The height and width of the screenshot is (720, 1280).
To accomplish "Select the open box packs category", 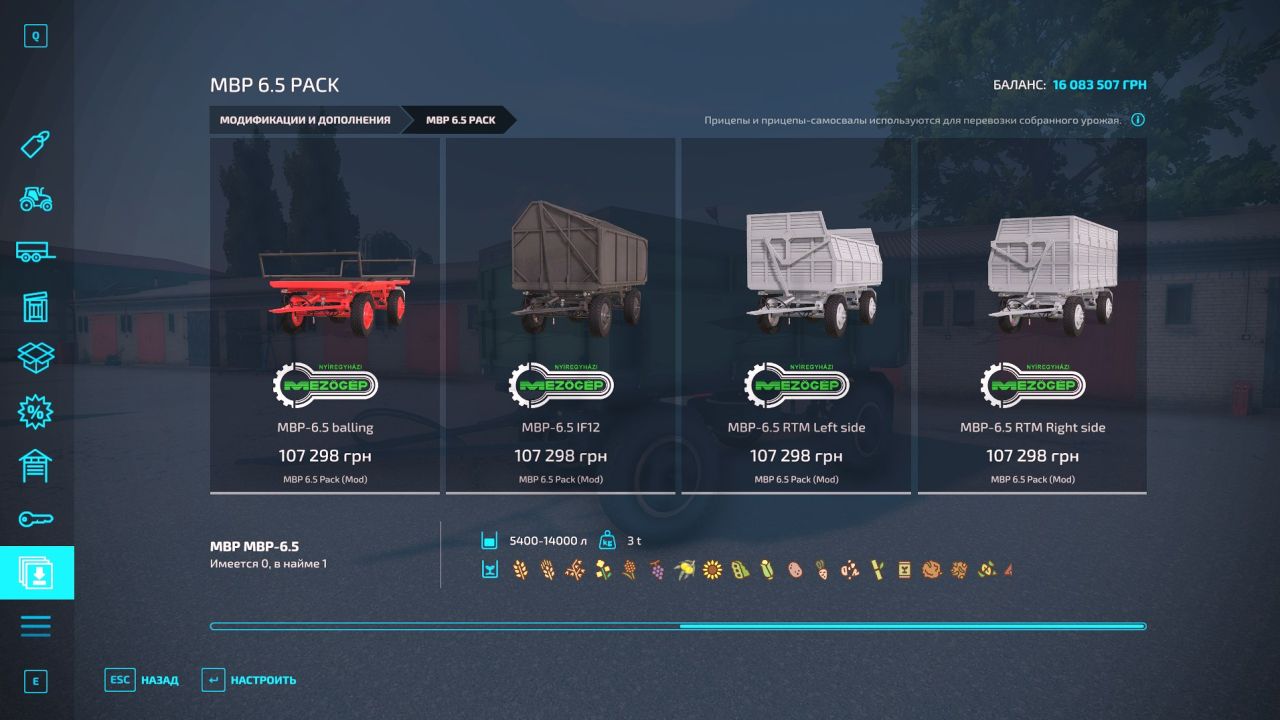I will click(36, 358).
